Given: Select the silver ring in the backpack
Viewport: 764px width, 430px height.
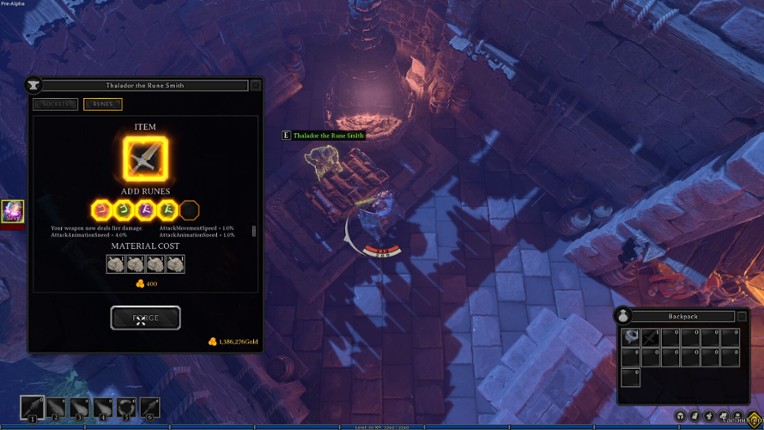Looking at the screenshot, I should coord(631,337).
